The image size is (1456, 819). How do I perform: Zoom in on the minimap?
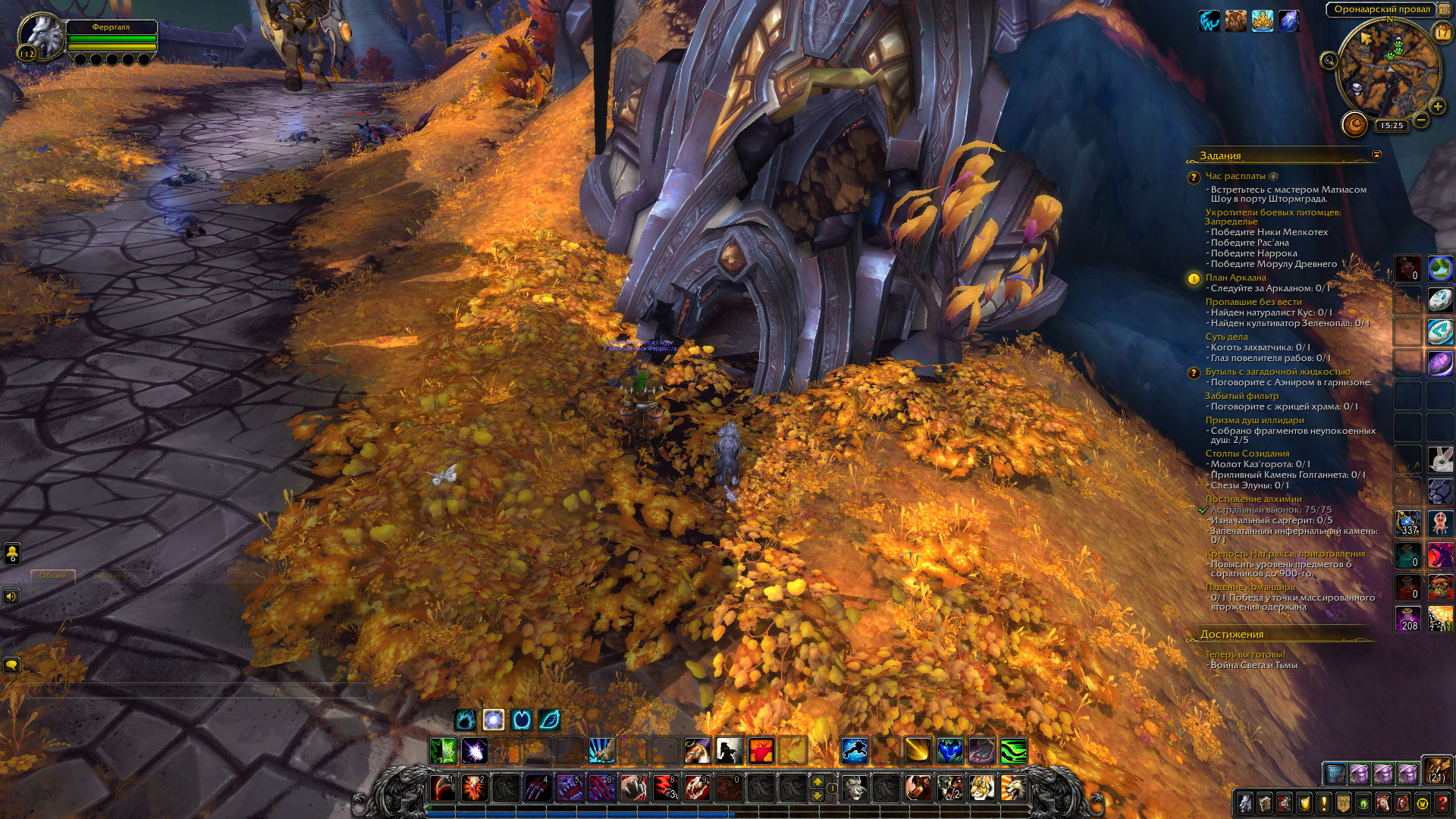coord(1437,107)
